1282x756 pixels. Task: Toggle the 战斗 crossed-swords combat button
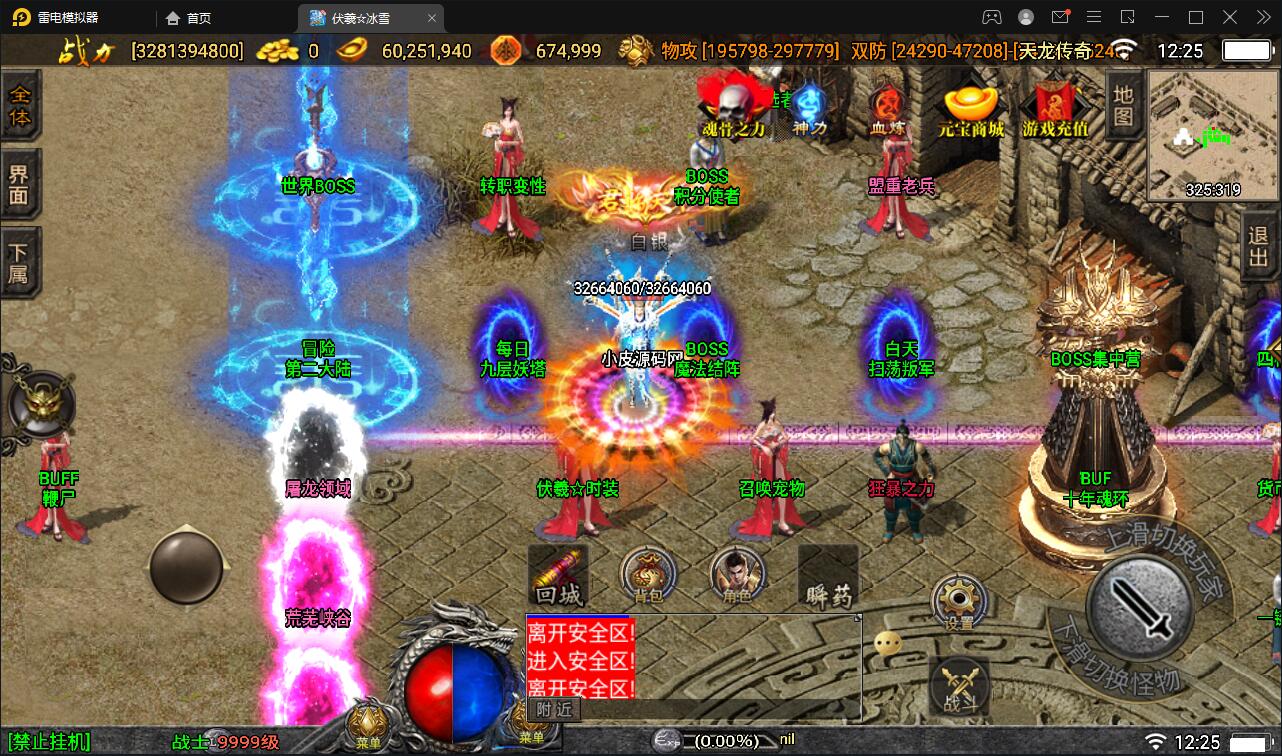960,686
